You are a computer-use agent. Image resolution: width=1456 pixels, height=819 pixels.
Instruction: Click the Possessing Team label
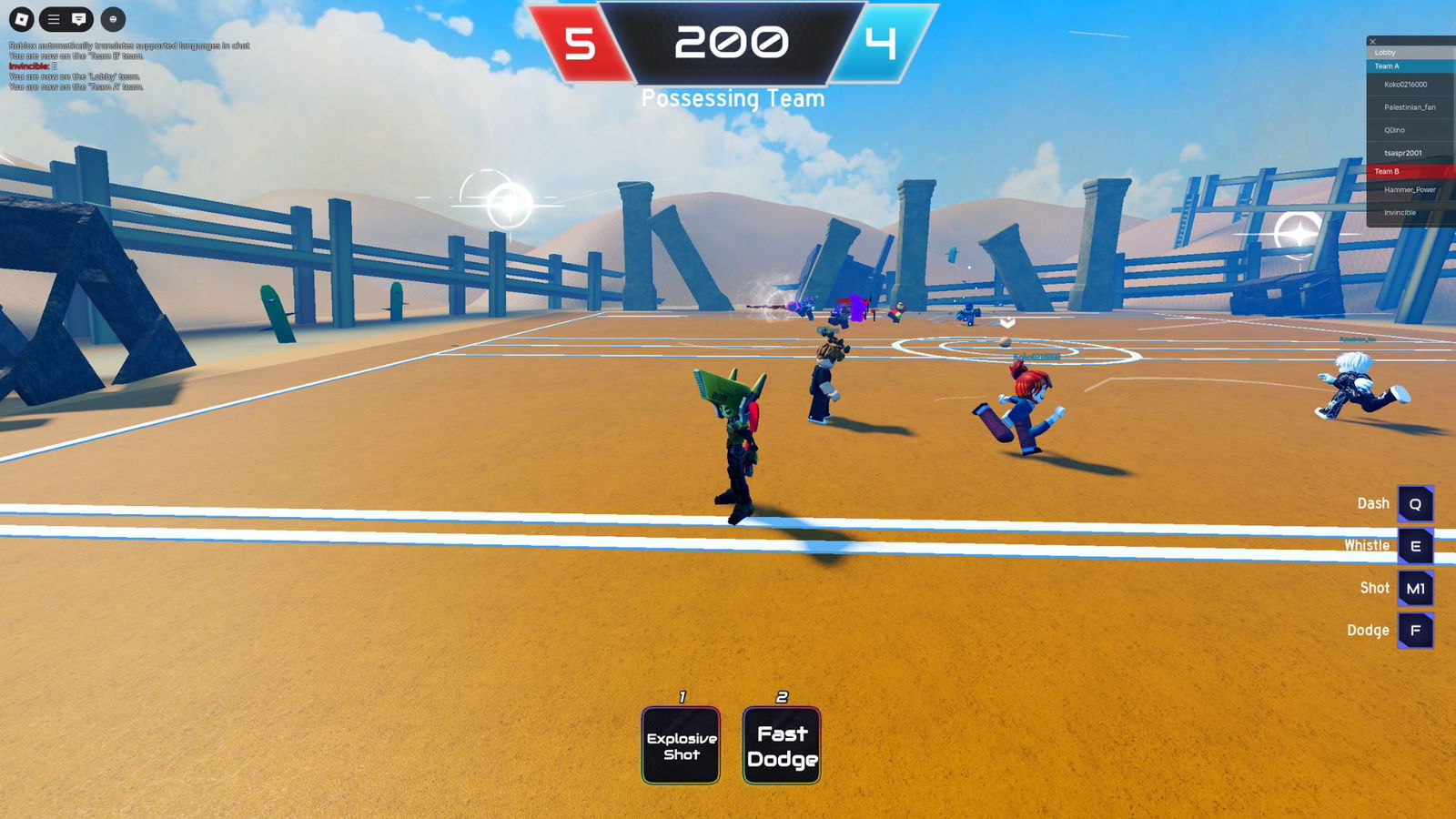(733, 97)
